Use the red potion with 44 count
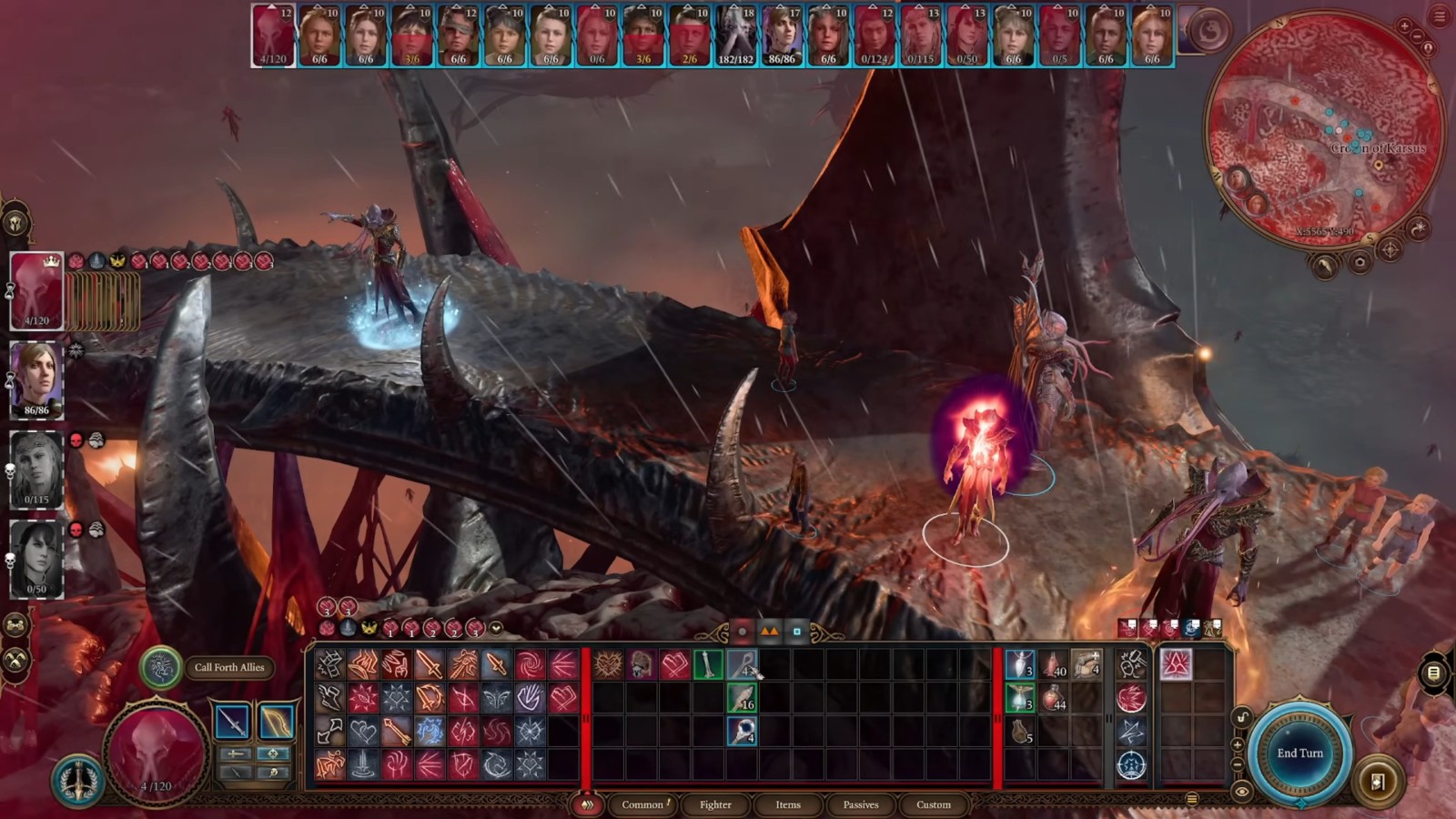 pyautogui.click(x=1054, y=699)
